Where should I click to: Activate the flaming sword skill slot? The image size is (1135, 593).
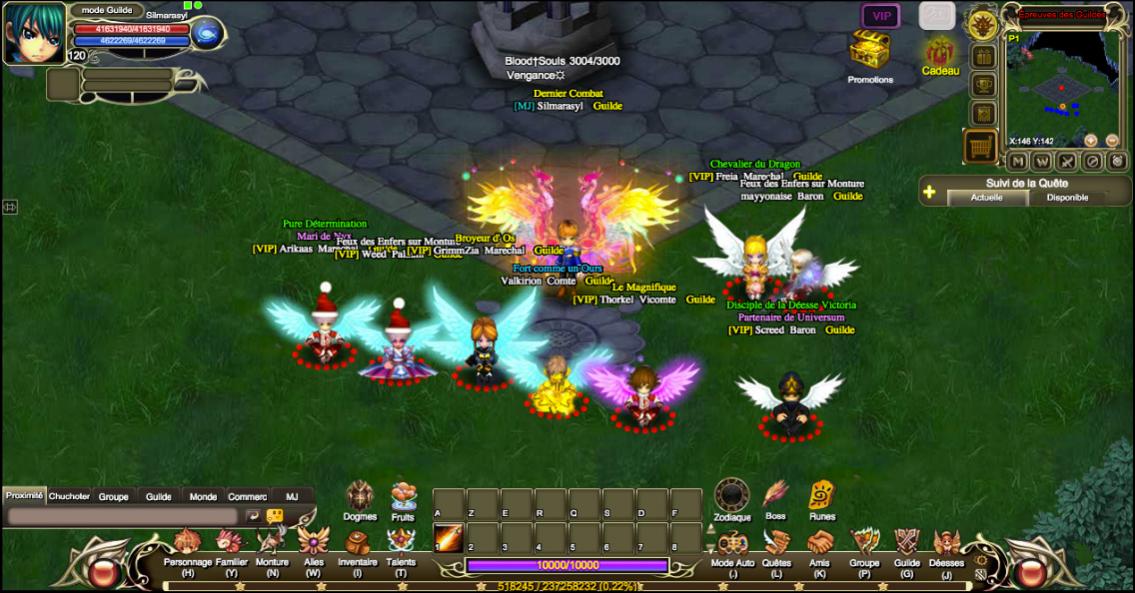pos(448,537)
